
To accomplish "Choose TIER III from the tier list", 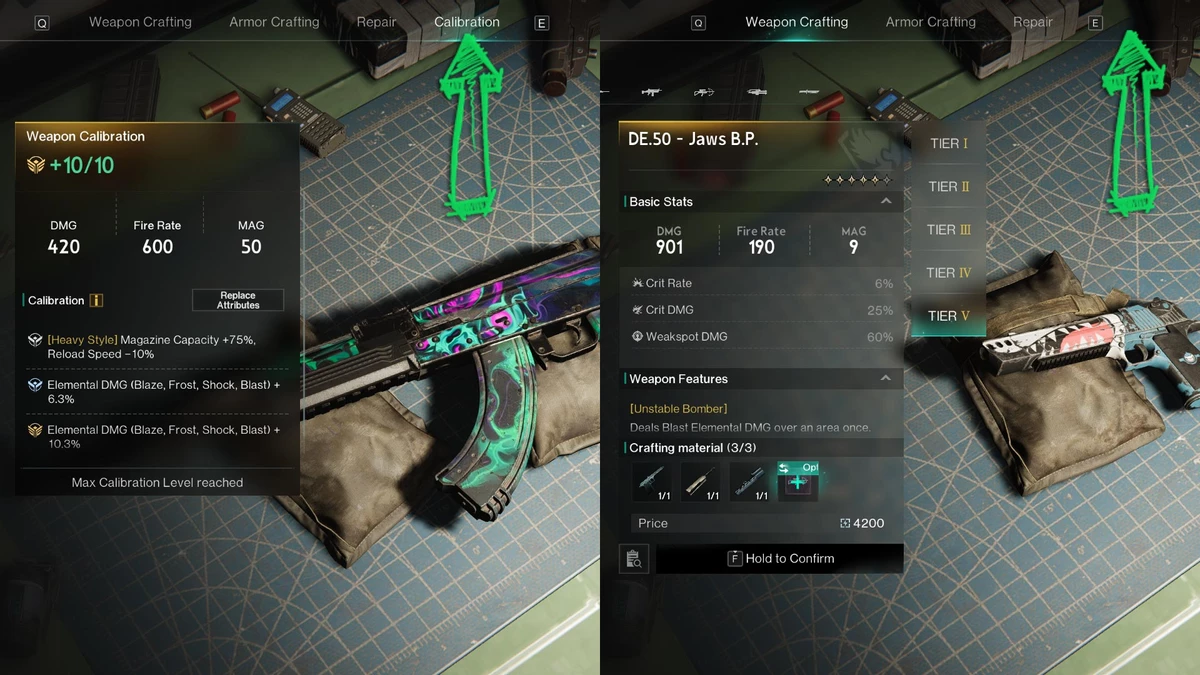I will [x=948, y=229].
